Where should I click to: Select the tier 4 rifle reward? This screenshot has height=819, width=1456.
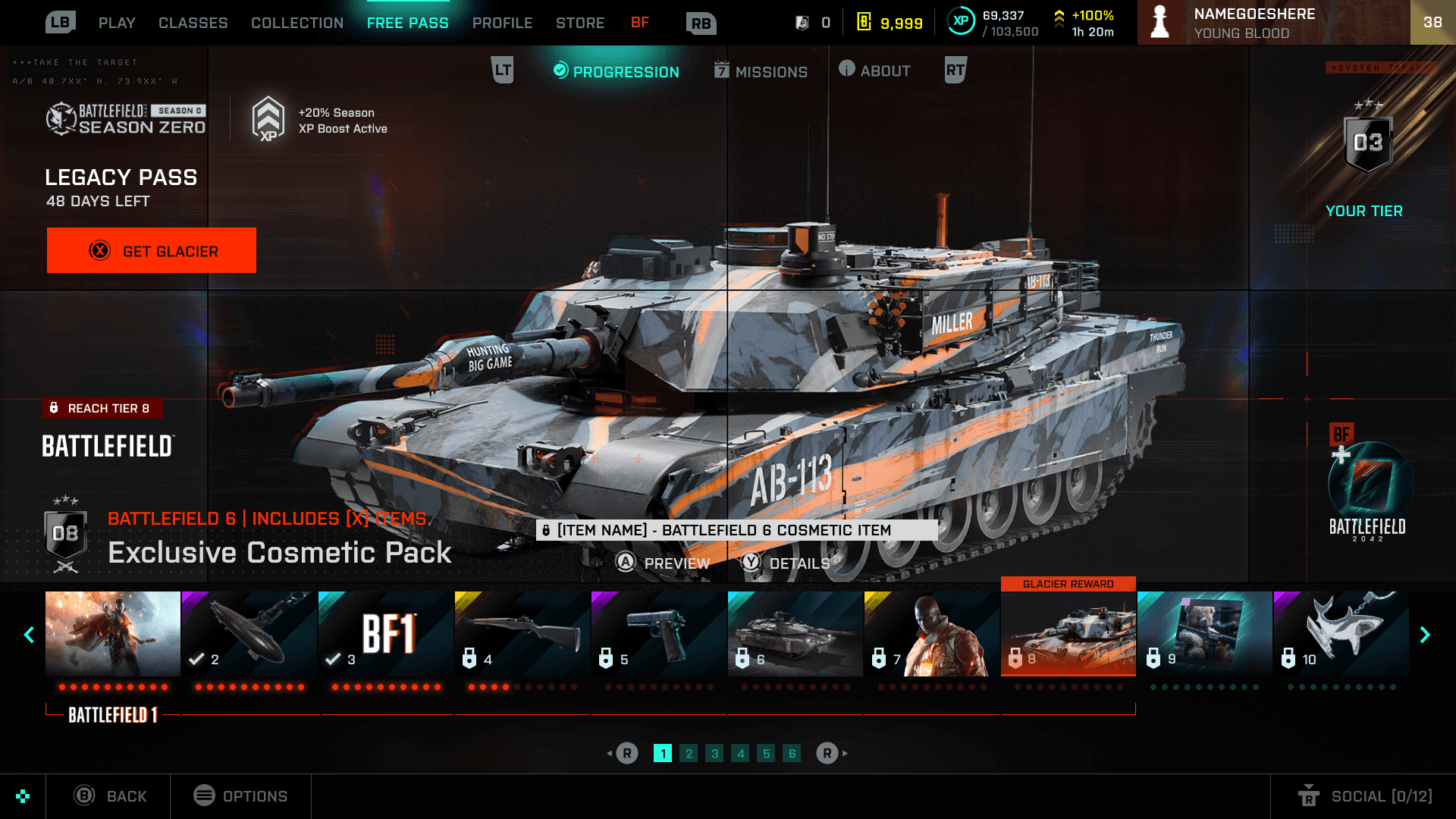click(522, 634)
